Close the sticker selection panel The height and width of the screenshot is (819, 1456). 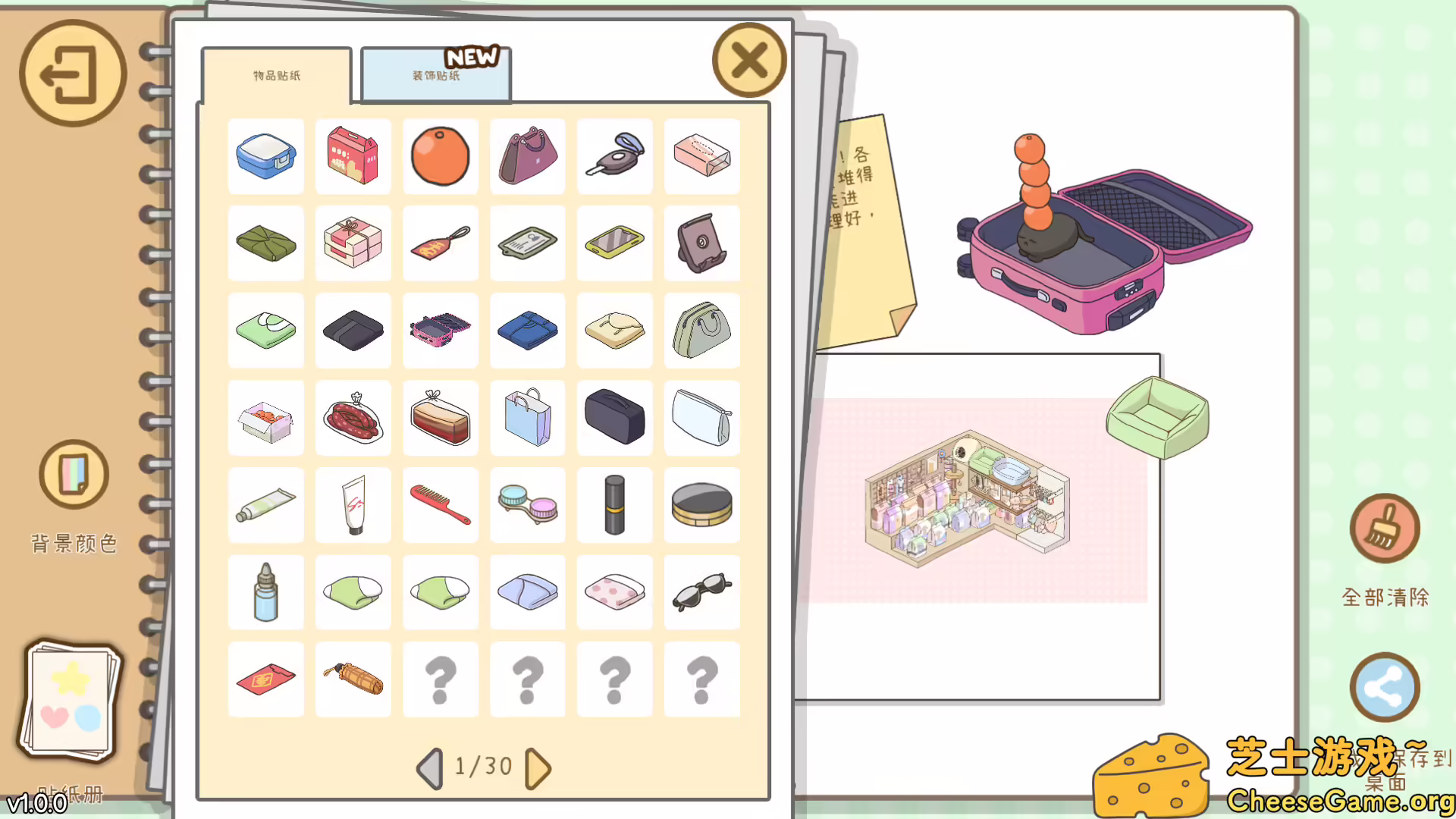tap(748, 61)
